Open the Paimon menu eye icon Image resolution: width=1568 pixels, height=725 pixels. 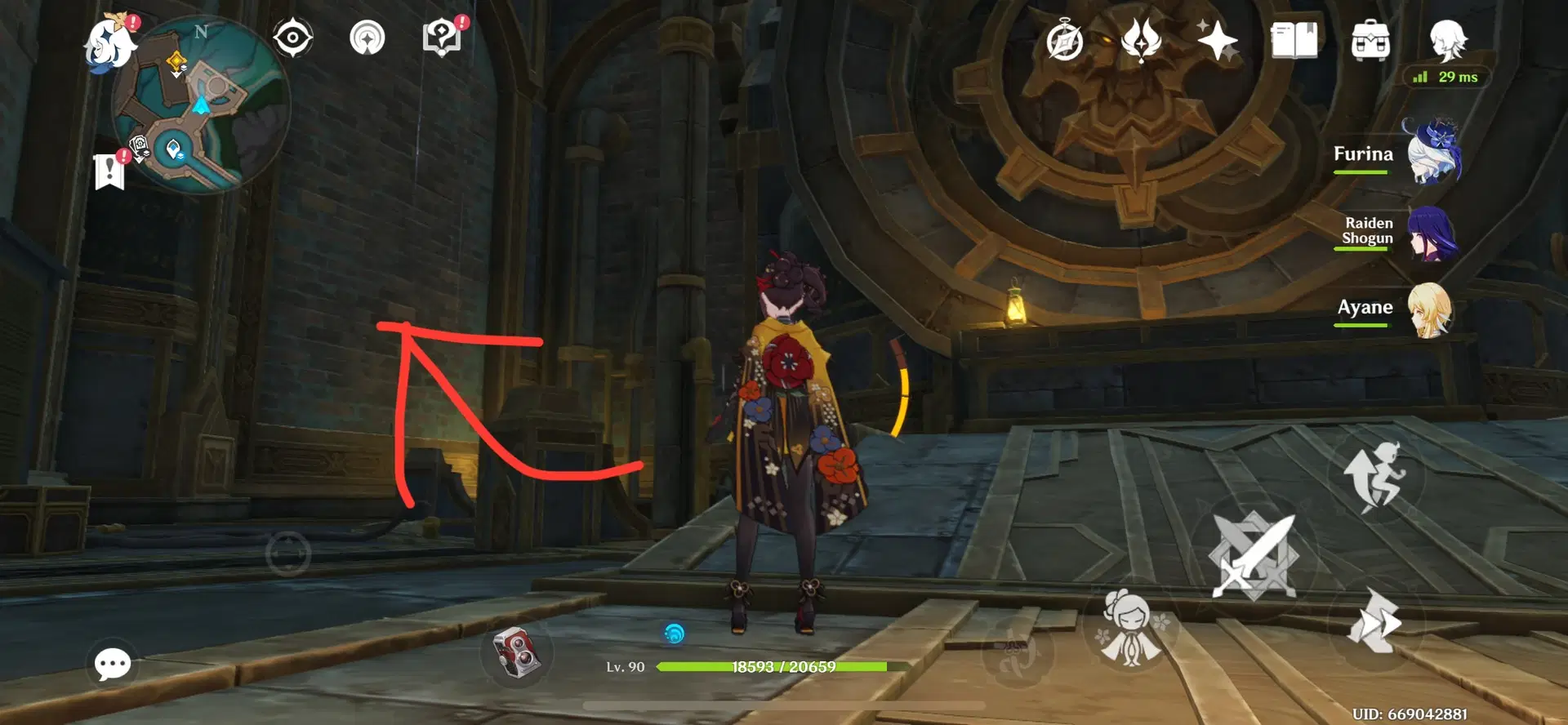[292, 38]
